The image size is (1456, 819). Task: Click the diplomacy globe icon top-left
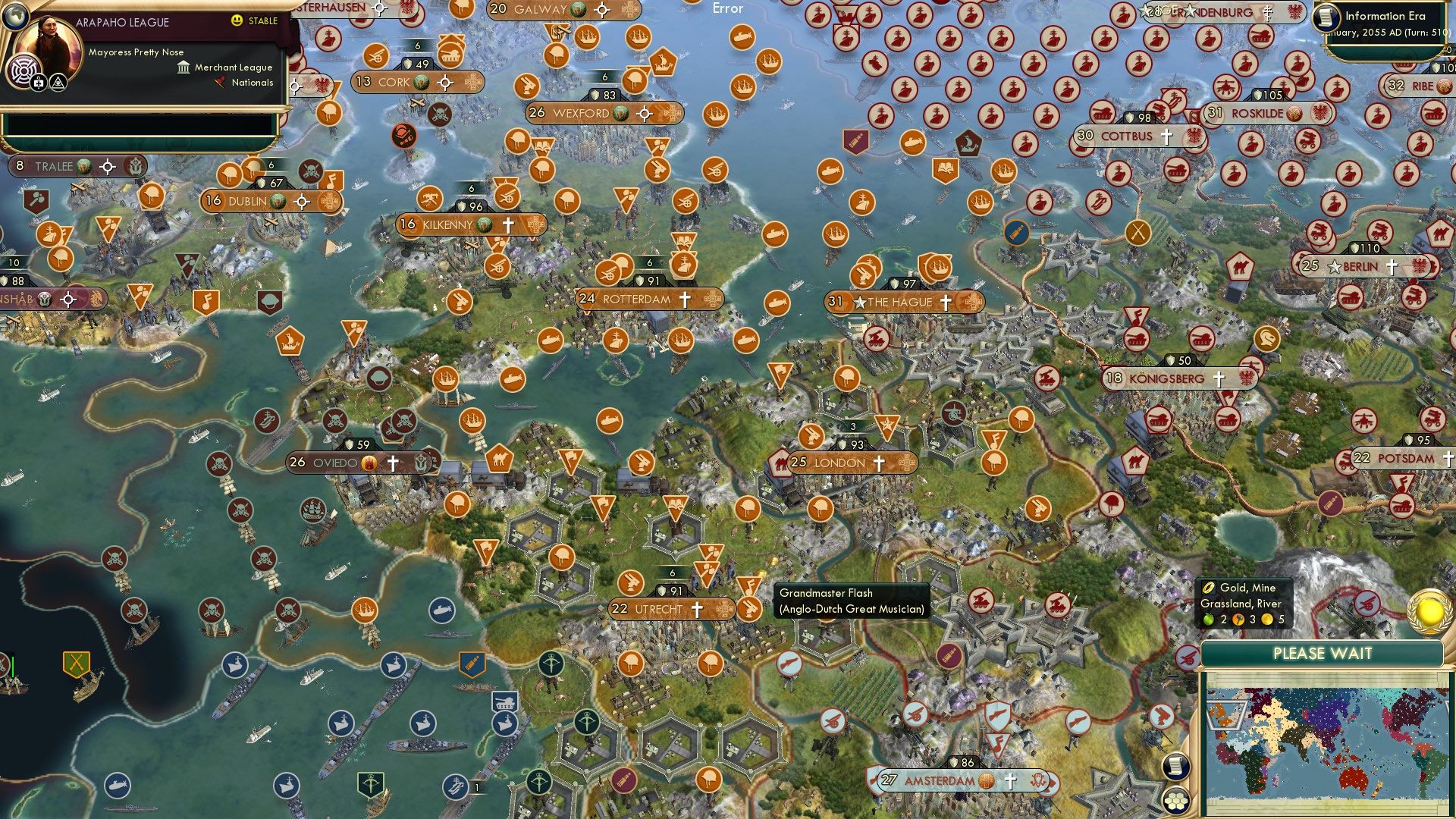(15, 19)
